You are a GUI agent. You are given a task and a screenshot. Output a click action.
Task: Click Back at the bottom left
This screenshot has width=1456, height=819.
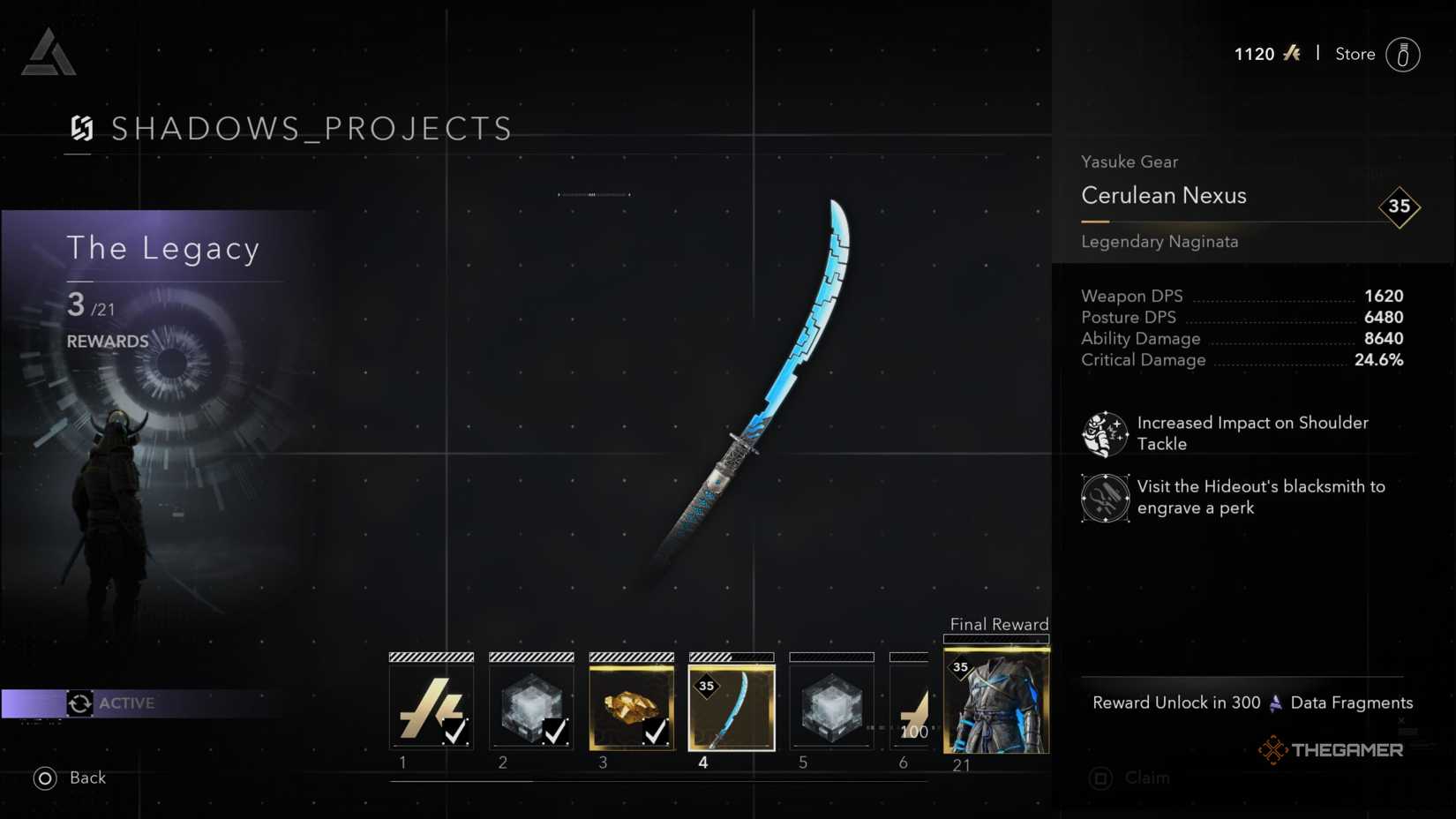coord(86,778)
